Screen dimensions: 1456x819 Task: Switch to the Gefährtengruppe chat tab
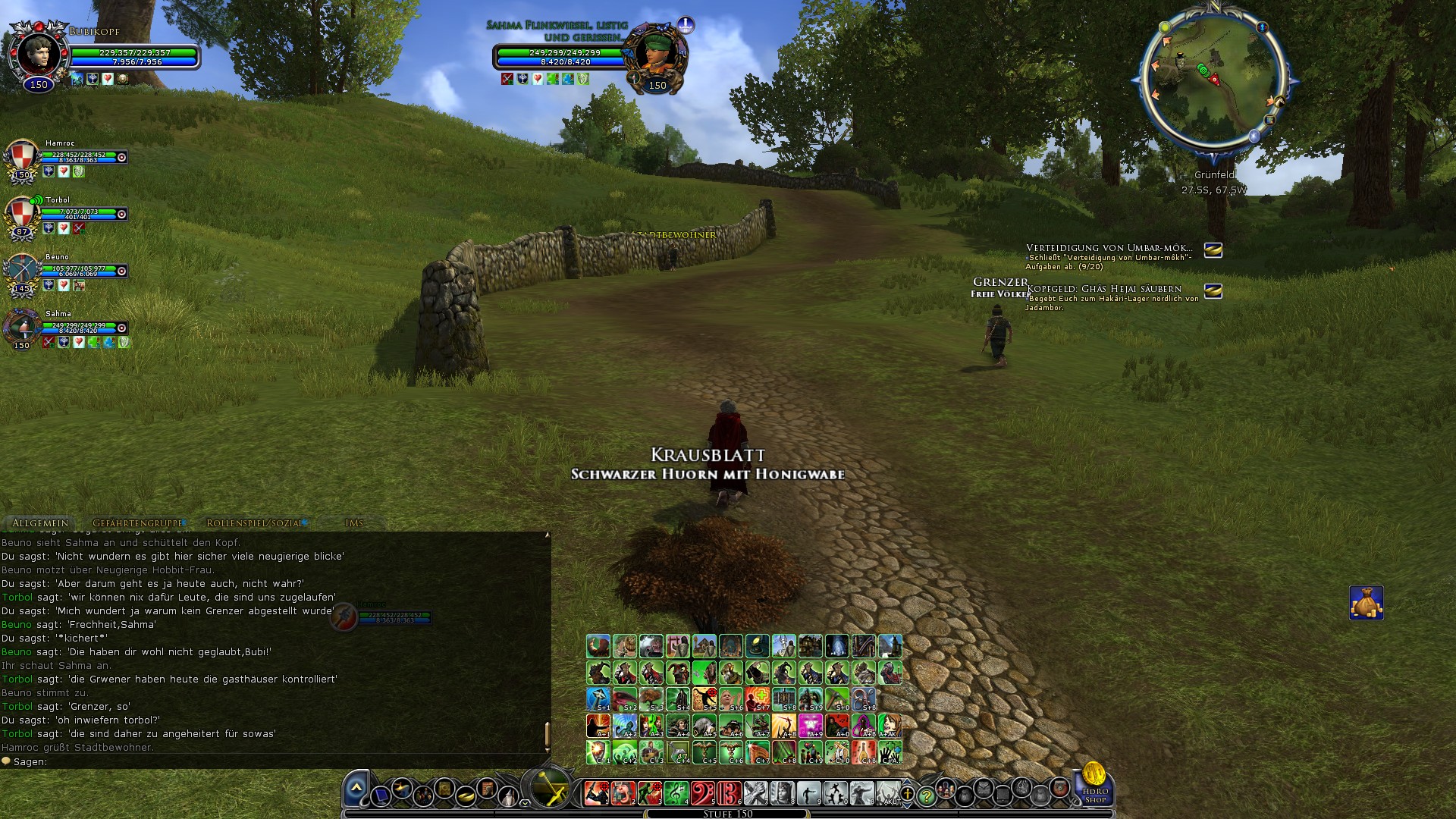pyautogui.click(x=136, y=522)
